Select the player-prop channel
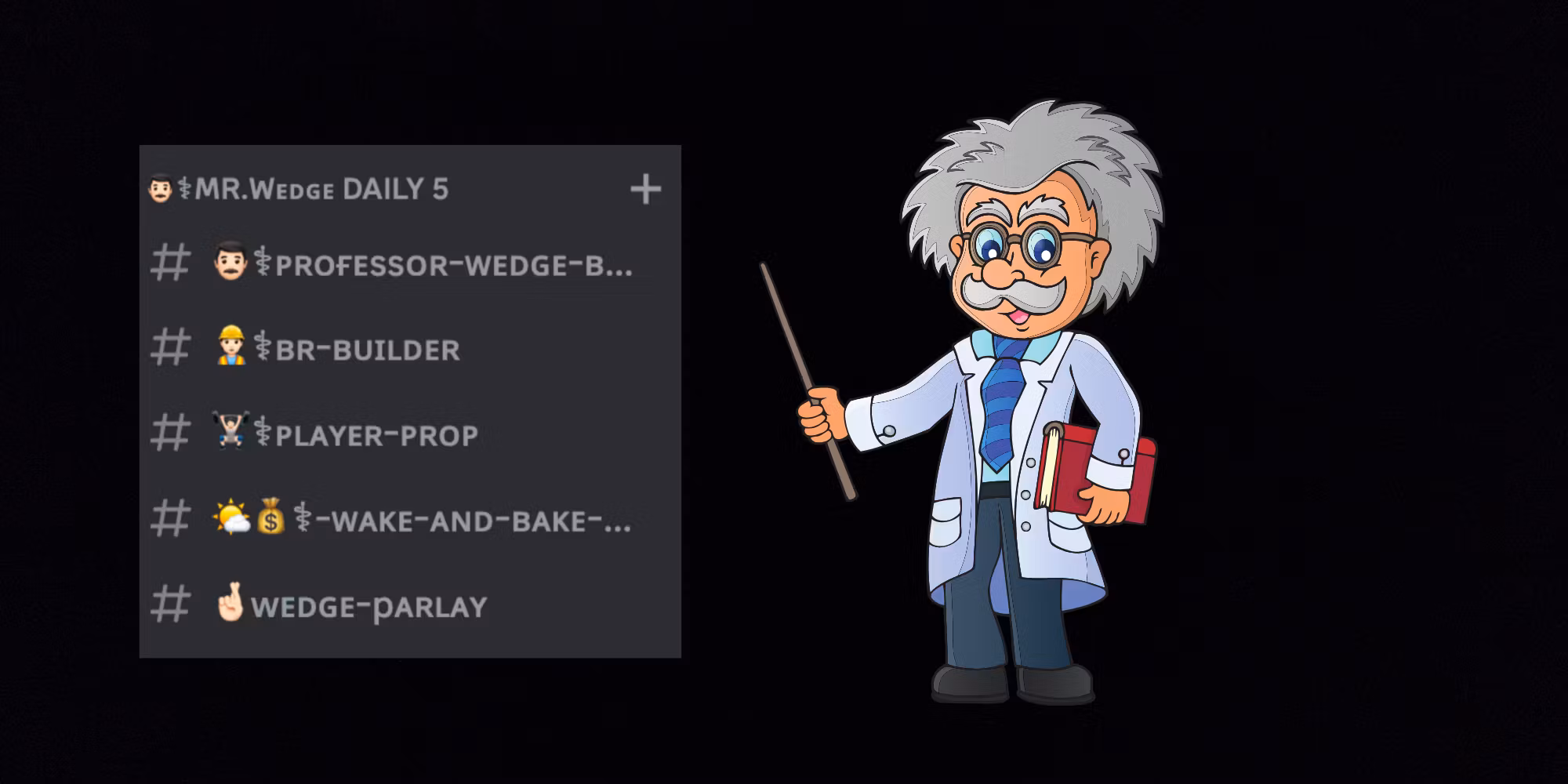This screenshot has width=1568, height=784. [376, 435]
